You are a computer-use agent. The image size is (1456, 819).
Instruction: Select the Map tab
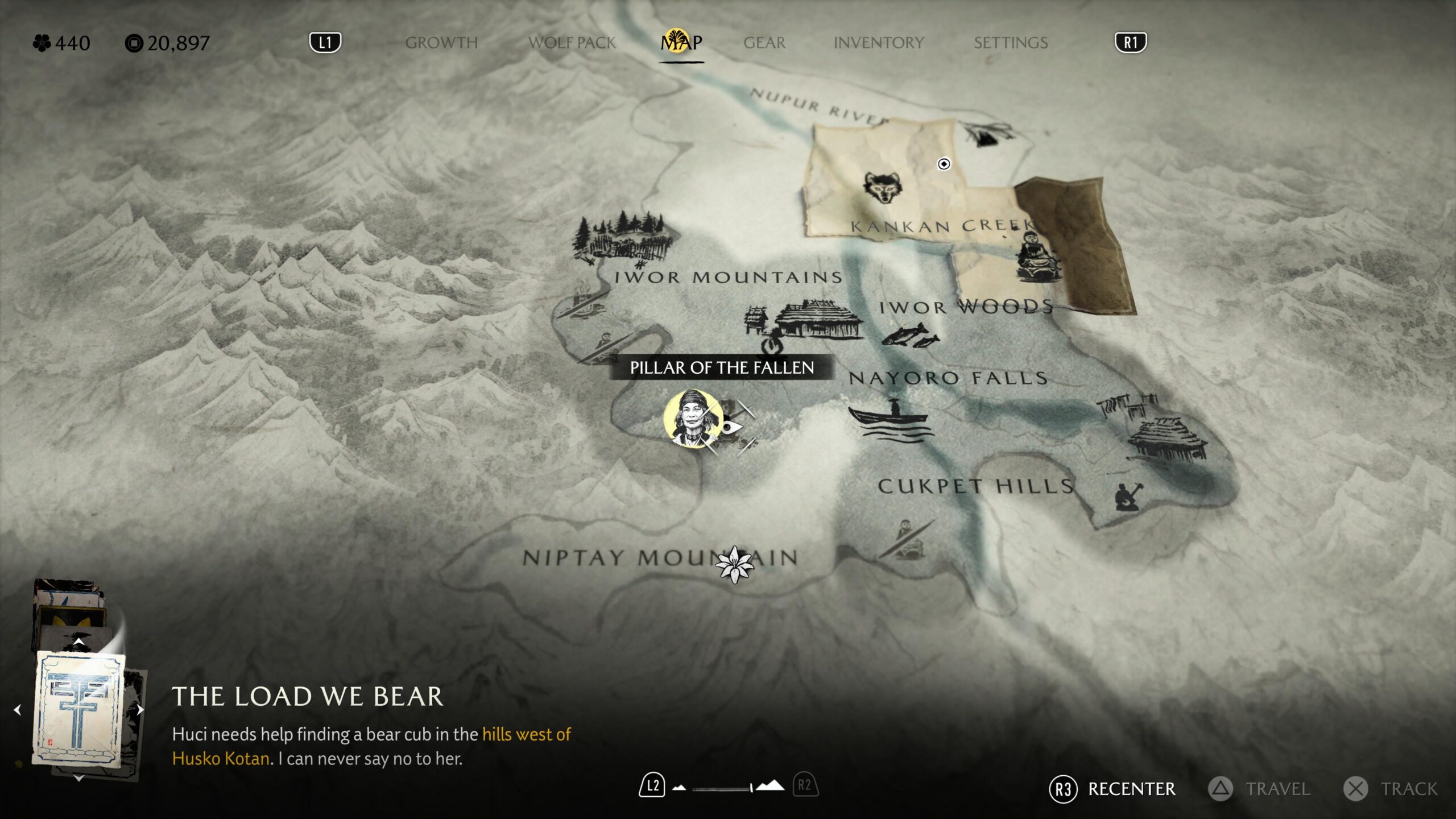coord(681,43)
